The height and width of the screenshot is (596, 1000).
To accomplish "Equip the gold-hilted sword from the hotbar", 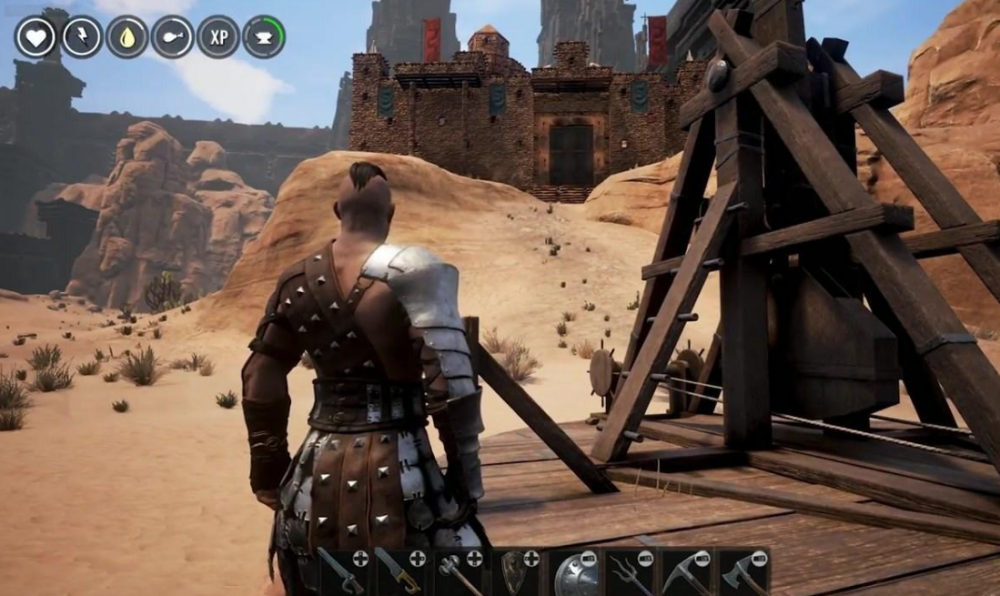I will click(400, 573).
